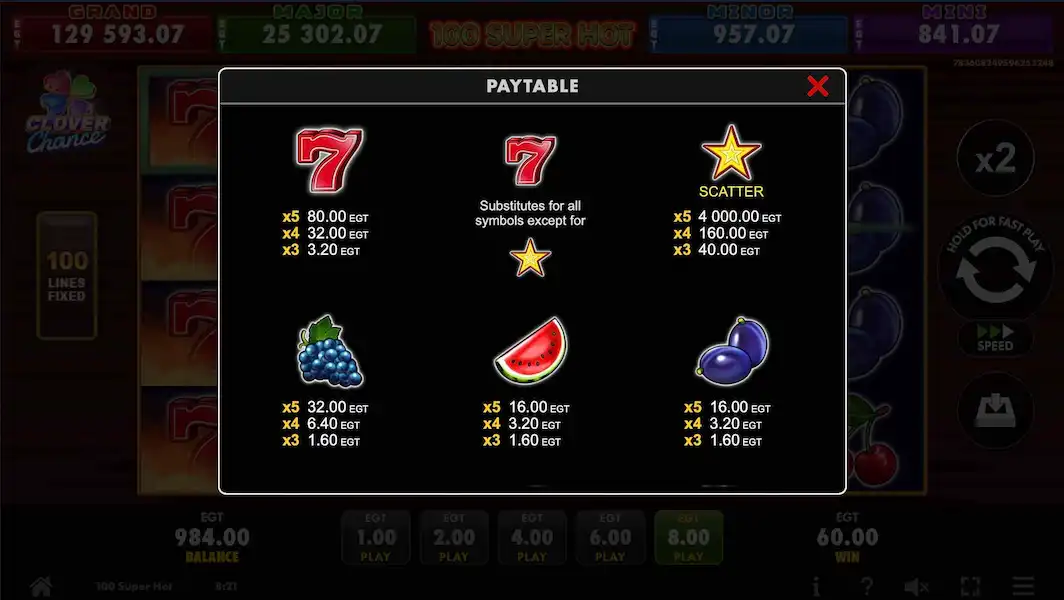Click the 100 Lines Fixed indicator
1064x600 pixels.
point(67,275)
